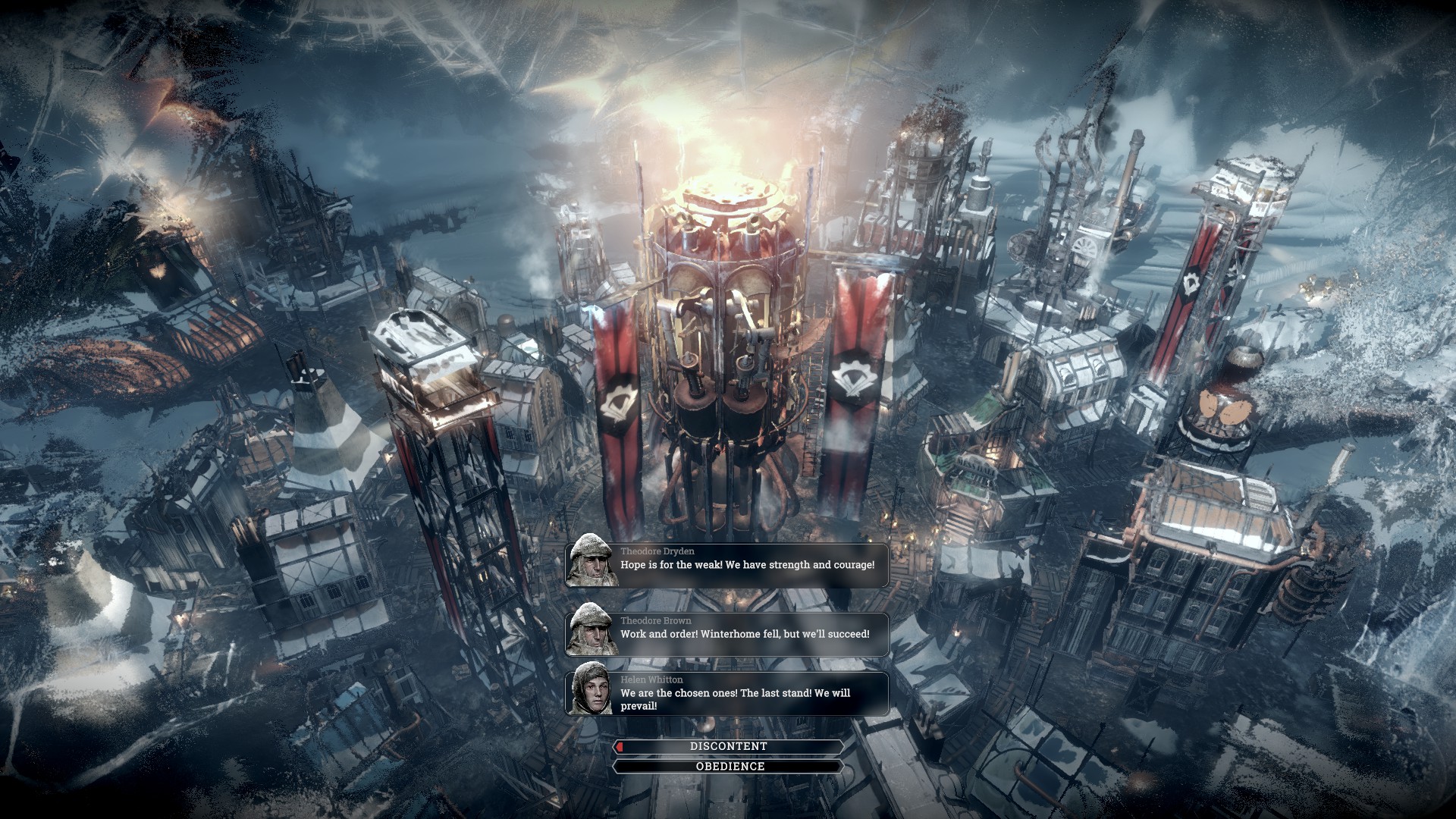Select Theodore Dryden's comment bubble
Image resolution: width=1456 pixels, height=819 pixels.
pyautogui.click(x=747, y=565)
